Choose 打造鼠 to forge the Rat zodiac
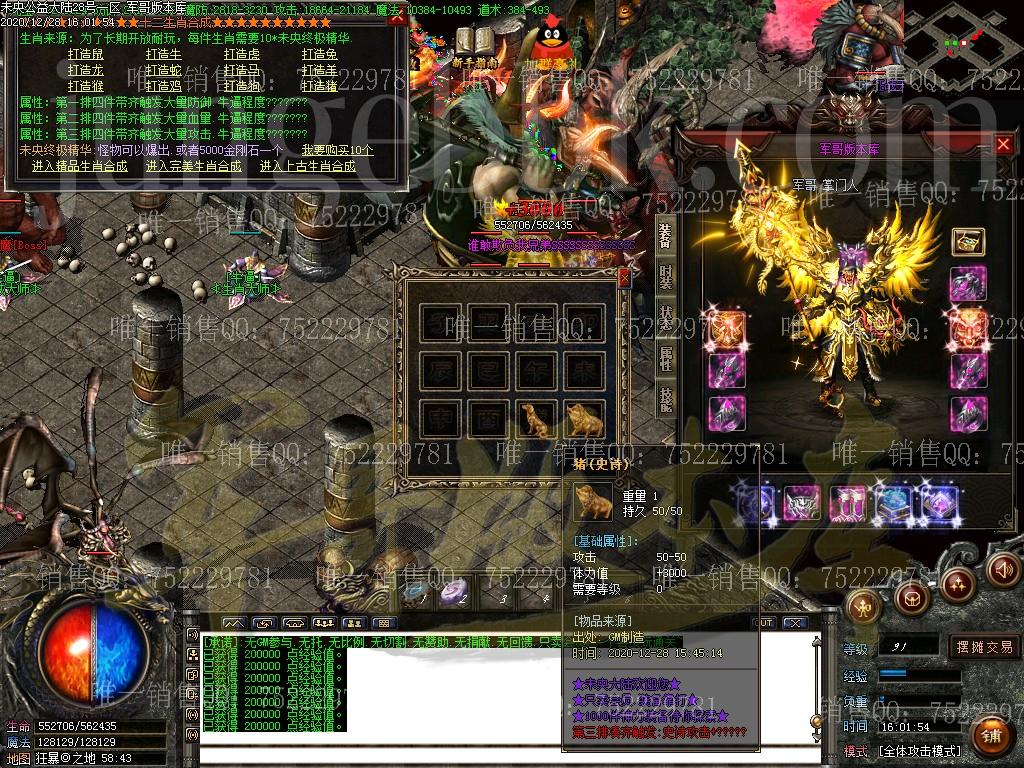1024x768 pixels. tap(85, 54)
